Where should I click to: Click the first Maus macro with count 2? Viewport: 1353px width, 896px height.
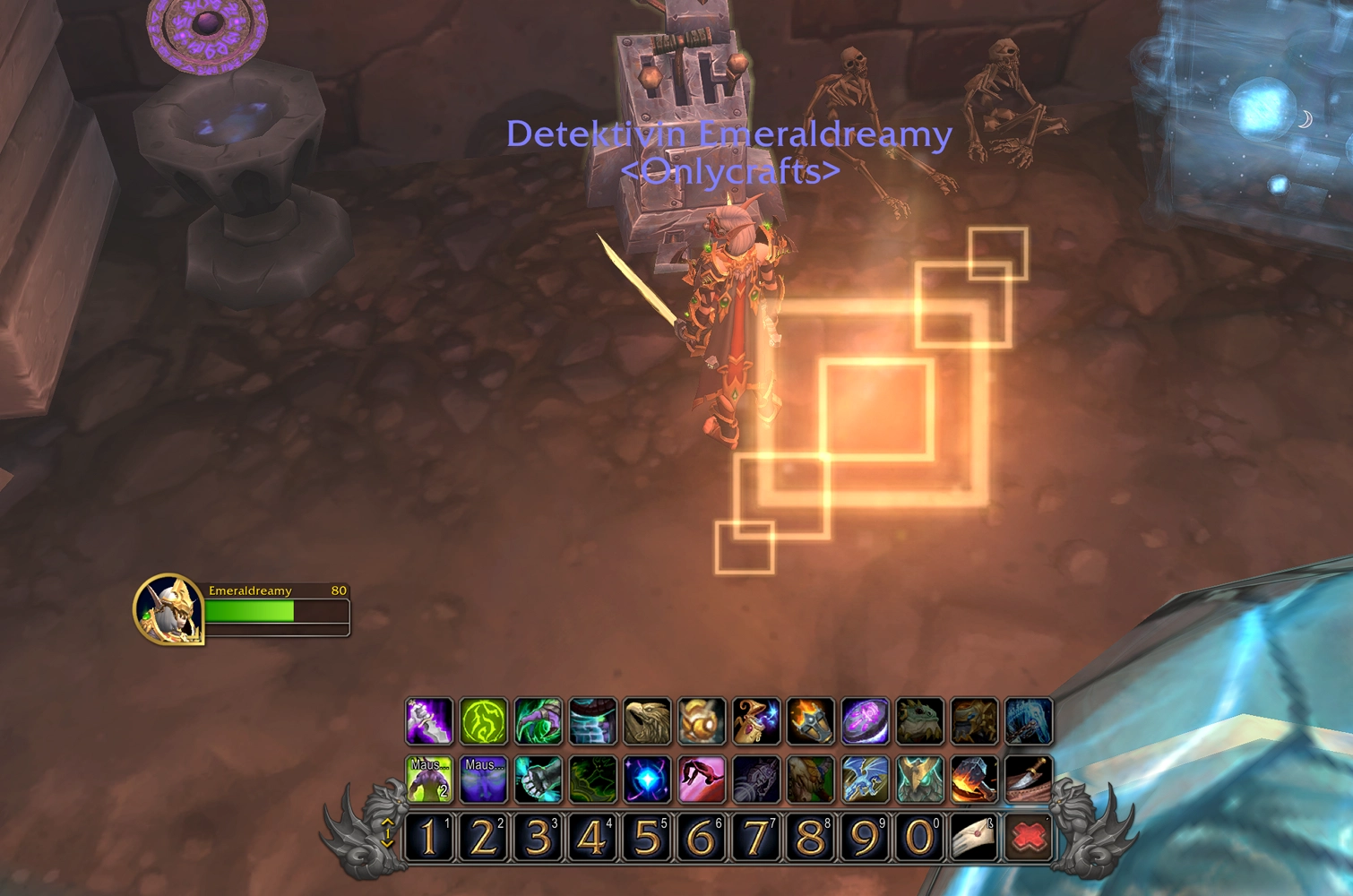pyautogui.click(x=429, y=780)
